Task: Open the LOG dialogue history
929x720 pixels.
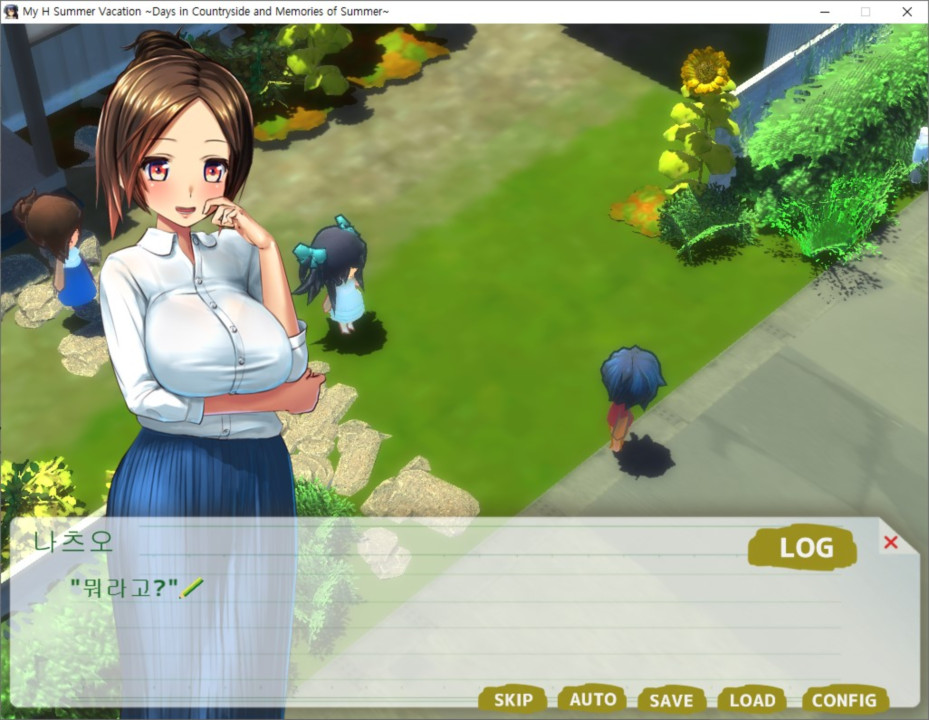Action: point(802,548)
